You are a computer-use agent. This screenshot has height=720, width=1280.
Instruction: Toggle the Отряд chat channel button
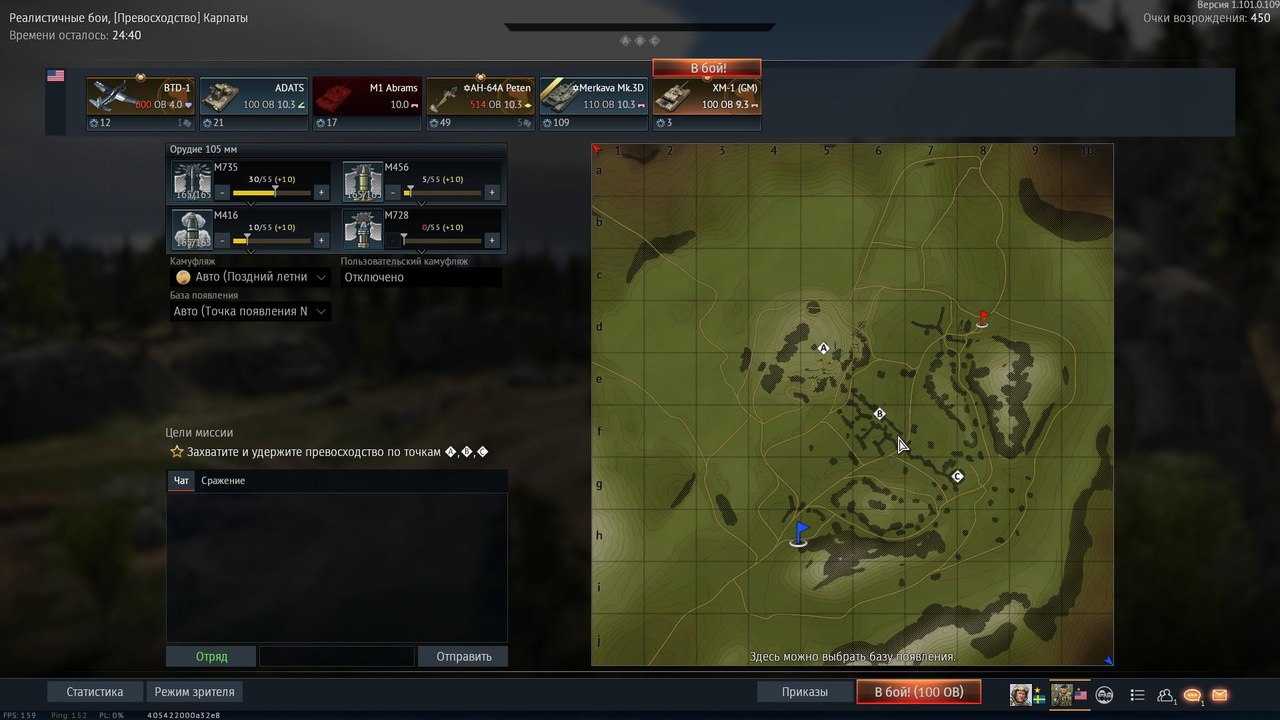click(211, 657)
